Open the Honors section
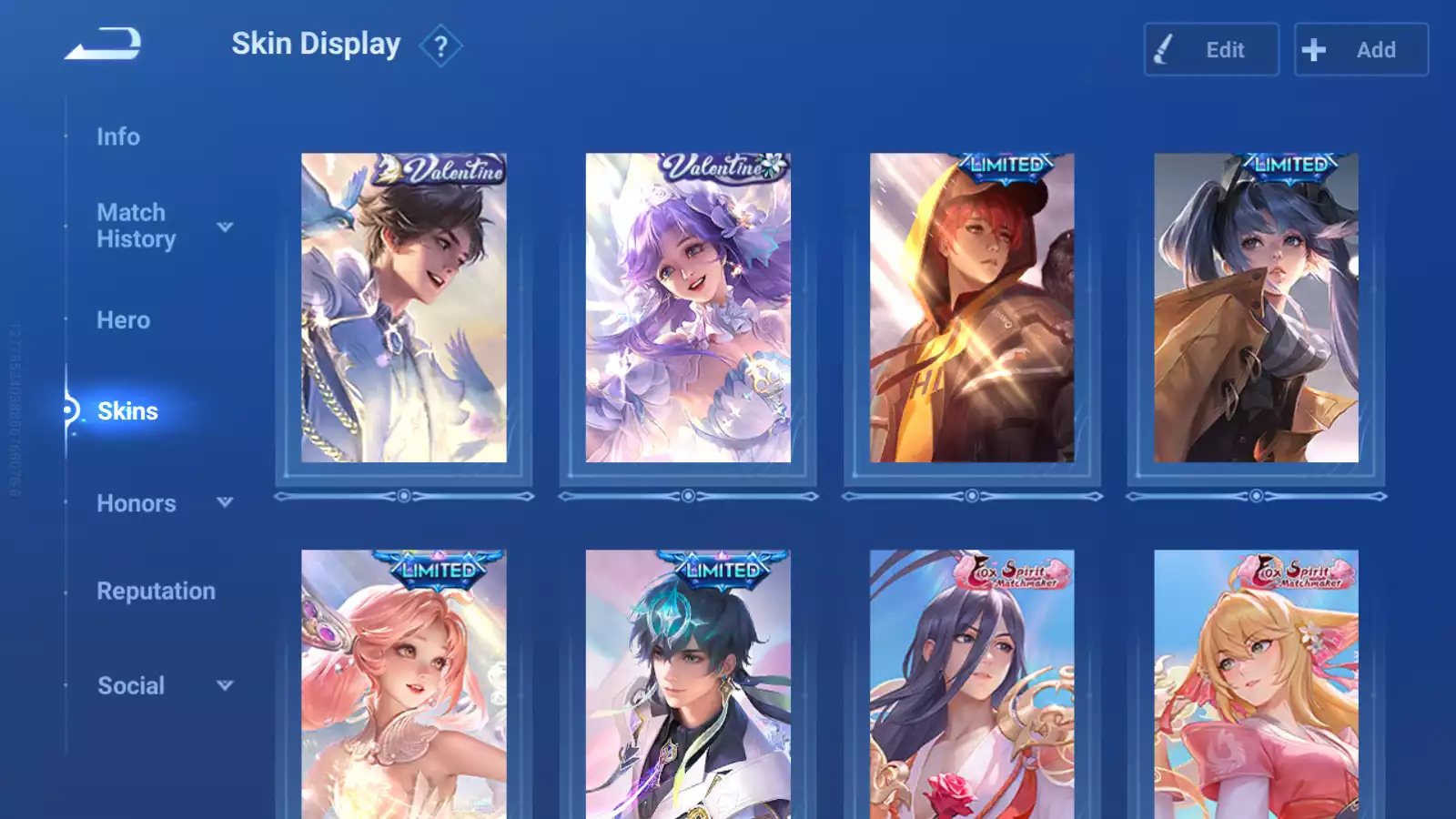Screen dimensions: 1456x819 (136, 503)
